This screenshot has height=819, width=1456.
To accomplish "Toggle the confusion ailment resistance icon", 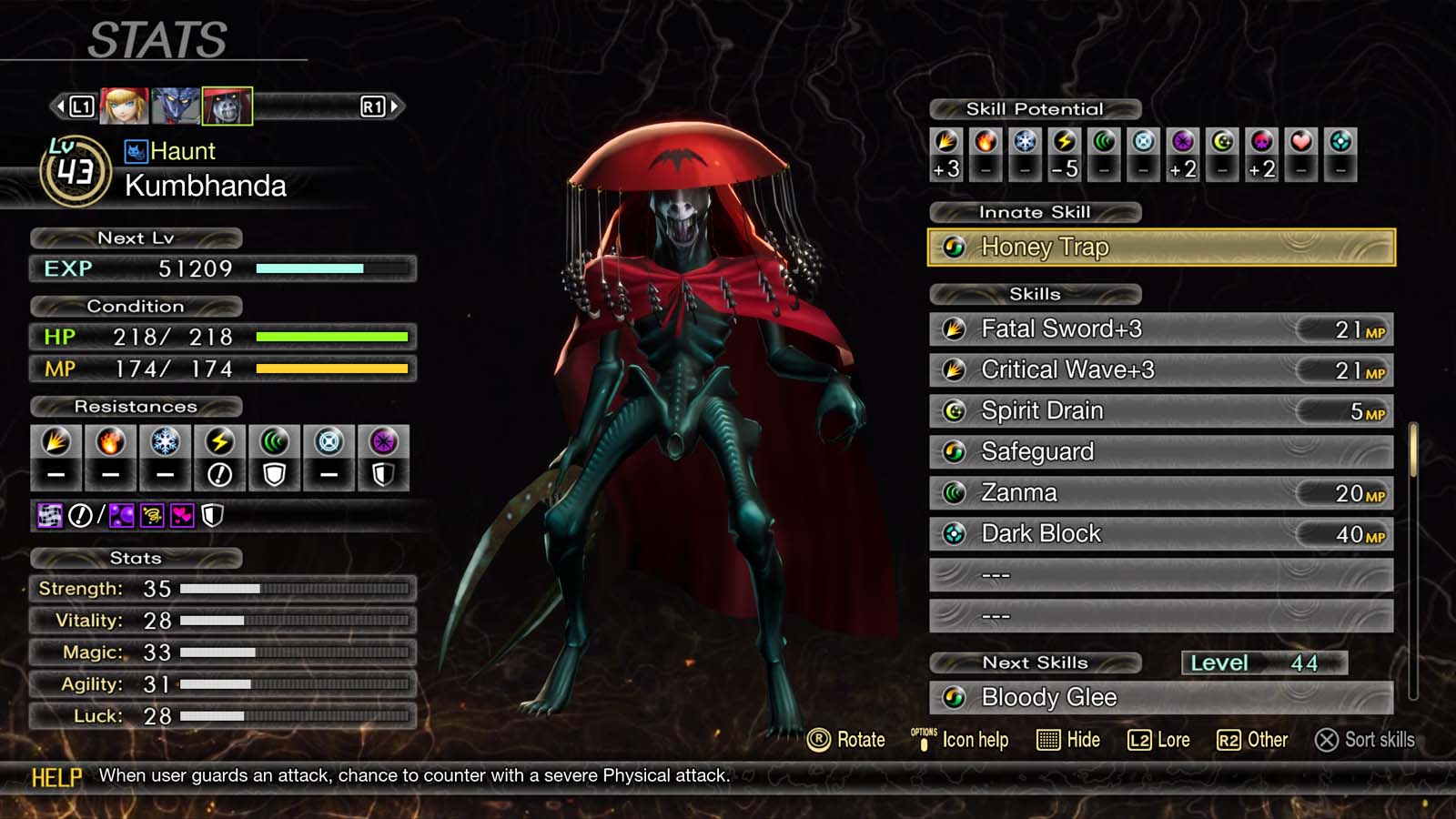I will [150, 517].
